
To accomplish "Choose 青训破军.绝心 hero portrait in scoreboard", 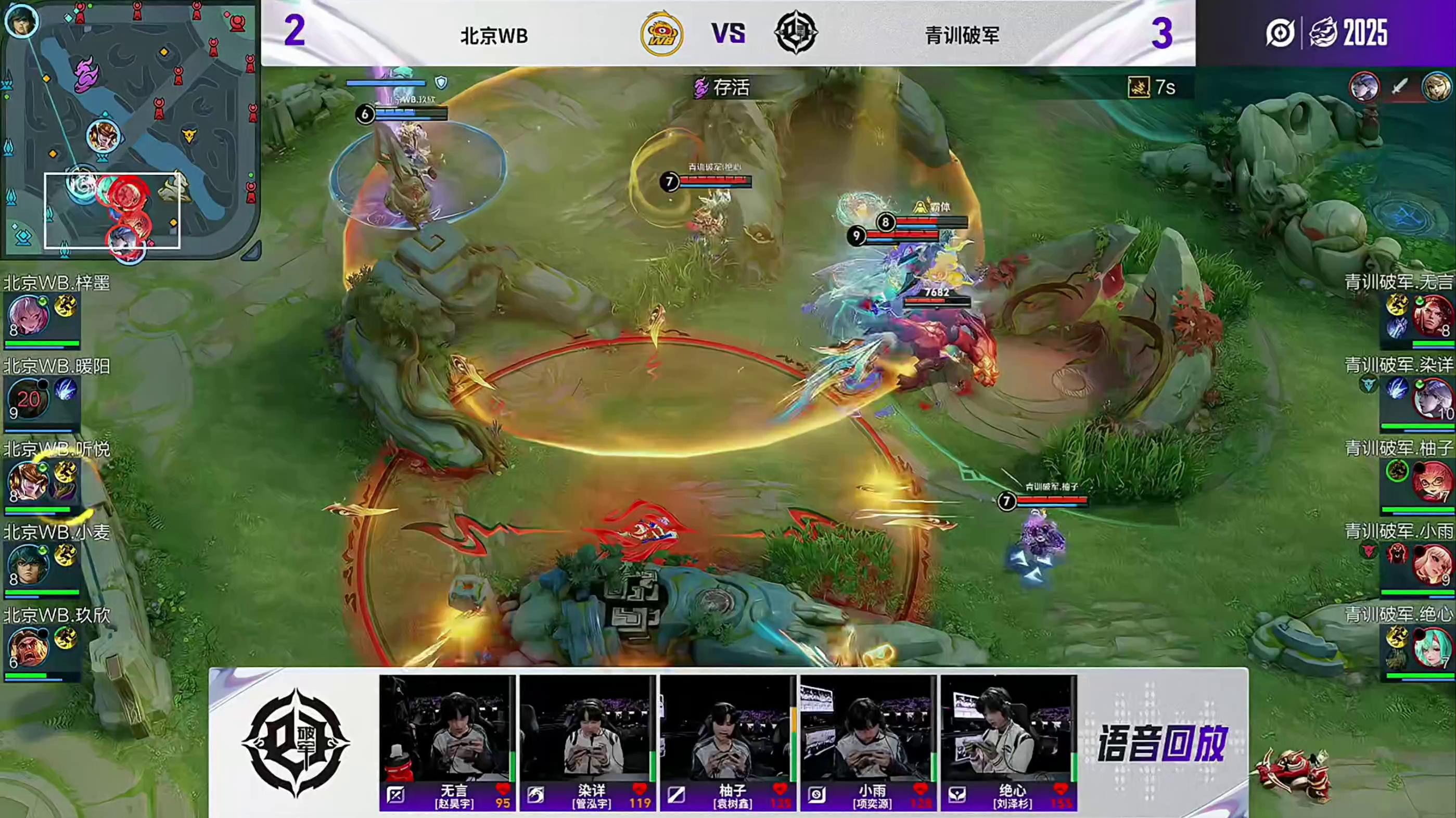I will click(x=1432, y=647).
